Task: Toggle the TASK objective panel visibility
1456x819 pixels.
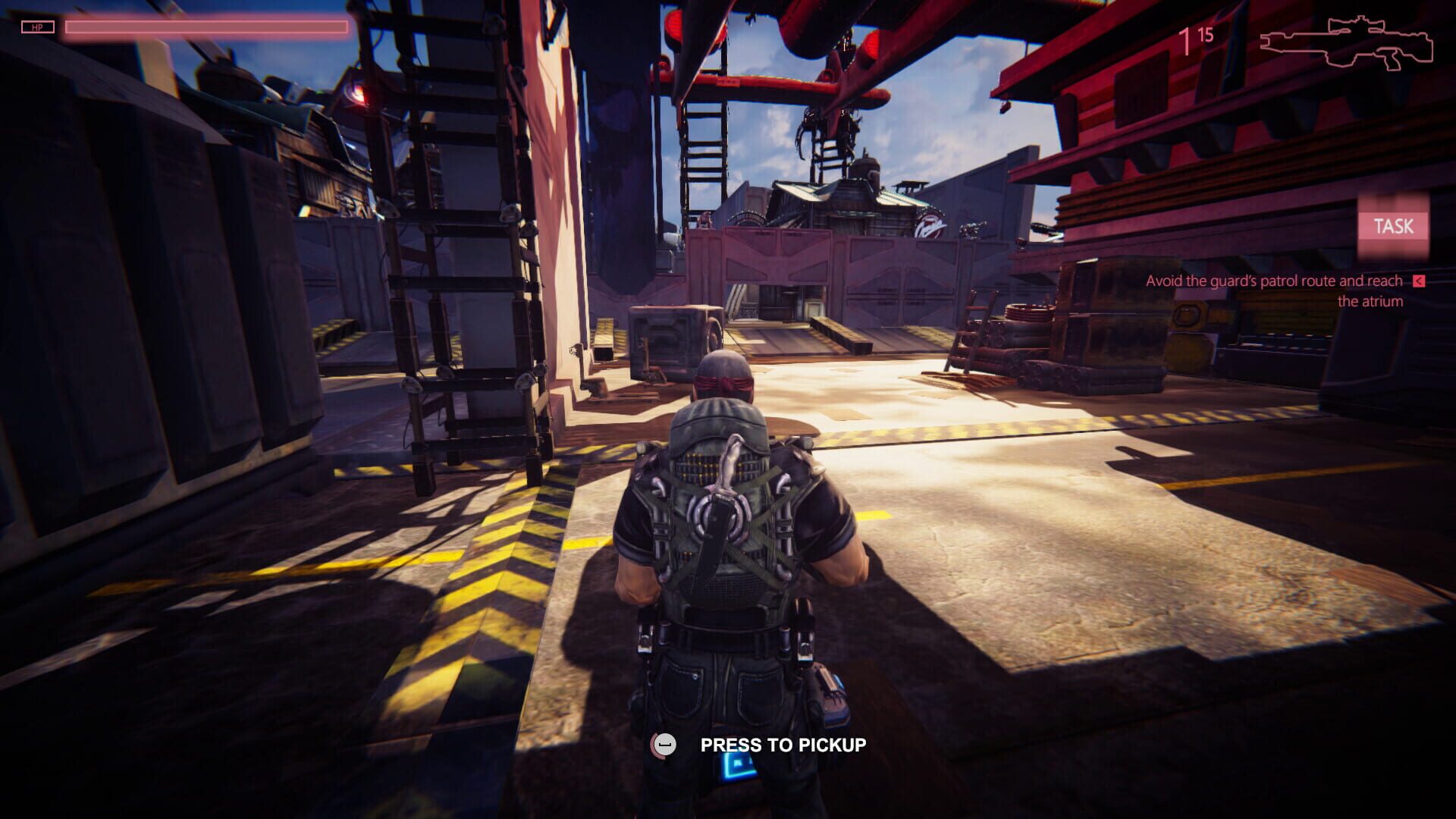Action: pos(1394,225)
